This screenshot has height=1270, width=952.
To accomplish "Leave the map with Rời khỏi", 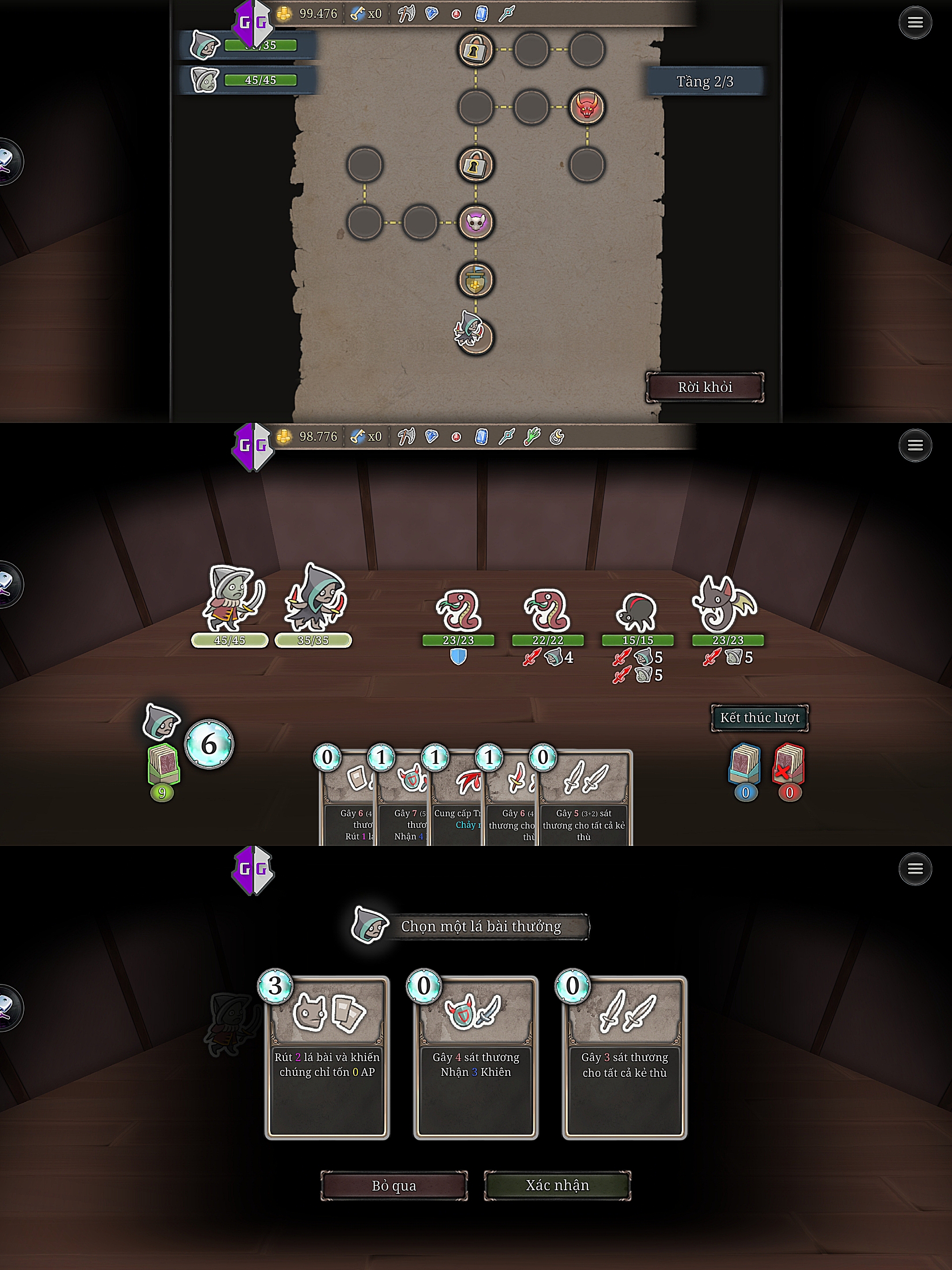I will [x=705, y=387].
